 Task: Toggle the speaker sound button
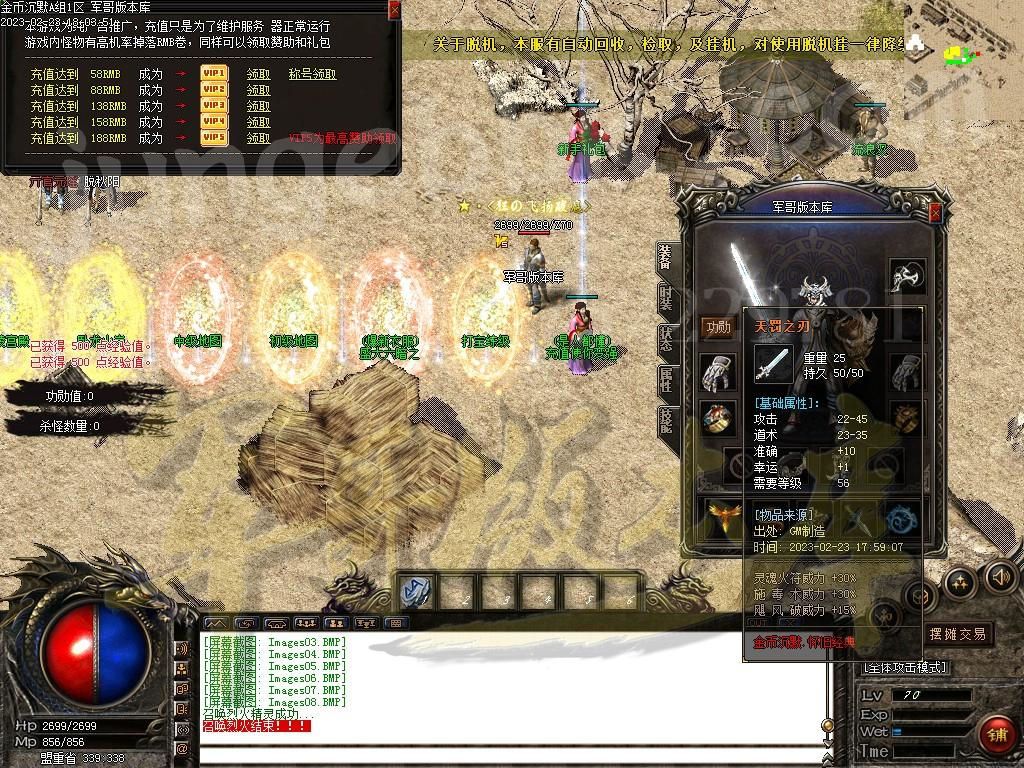point(999,577)
